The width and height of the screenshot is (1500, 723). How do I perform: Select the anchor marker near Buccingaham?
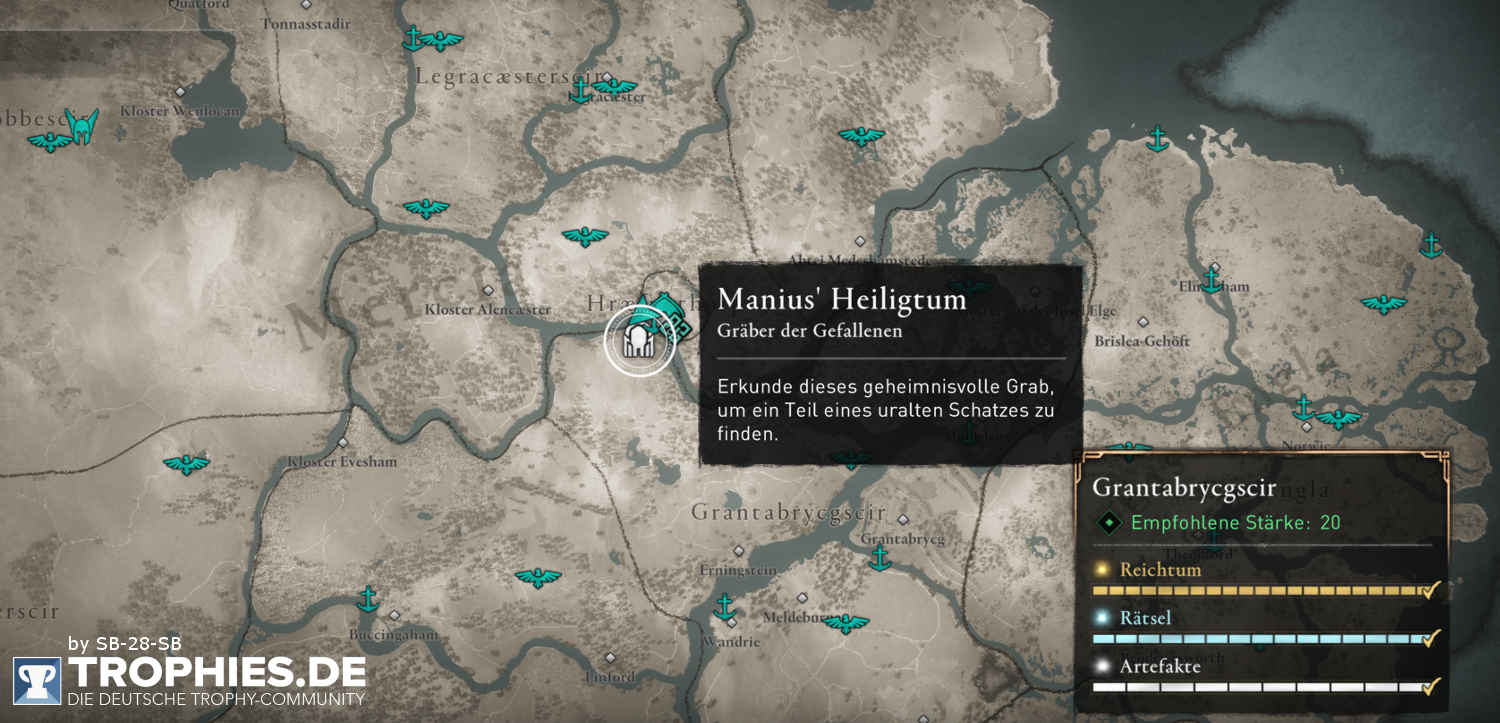tap(368, 600)
